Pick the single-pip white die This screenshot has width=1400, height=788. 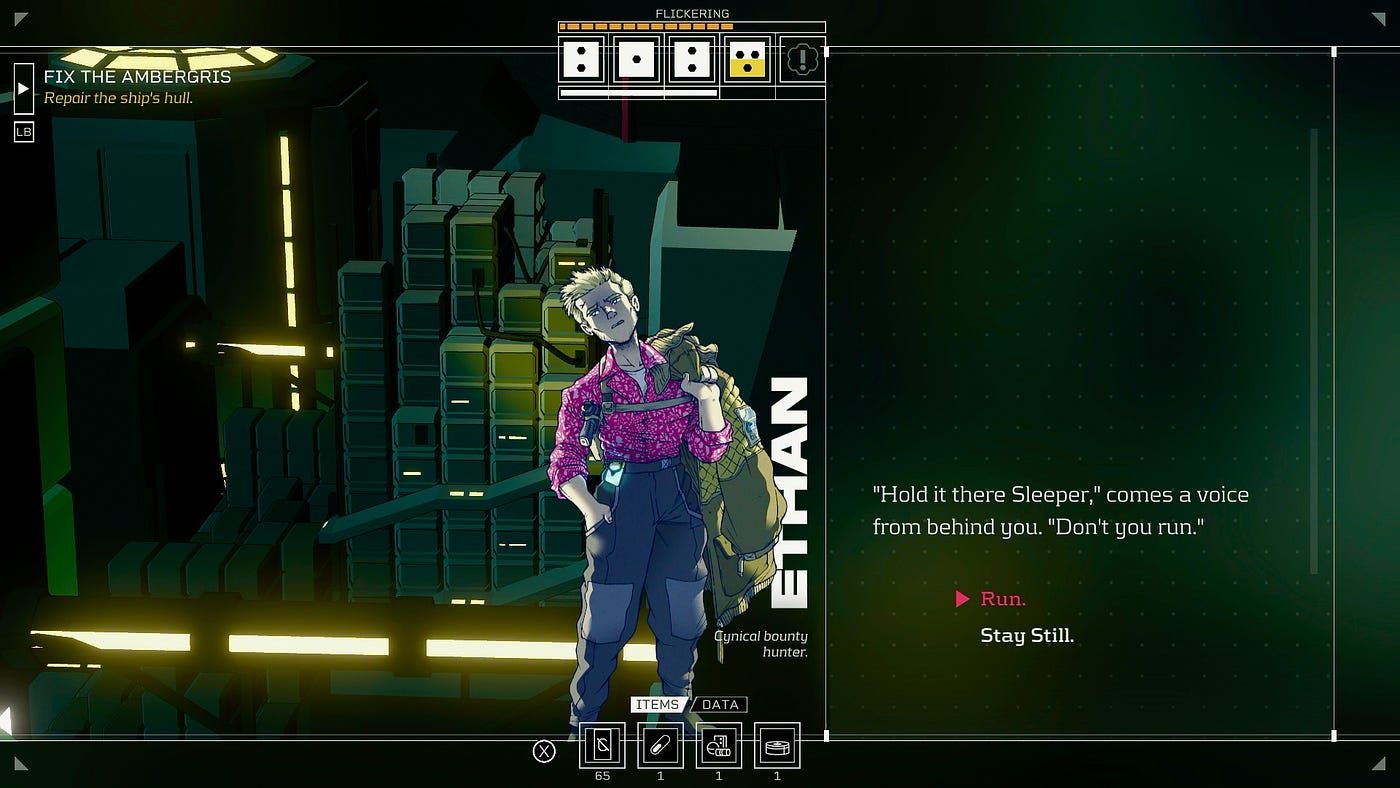637,60
